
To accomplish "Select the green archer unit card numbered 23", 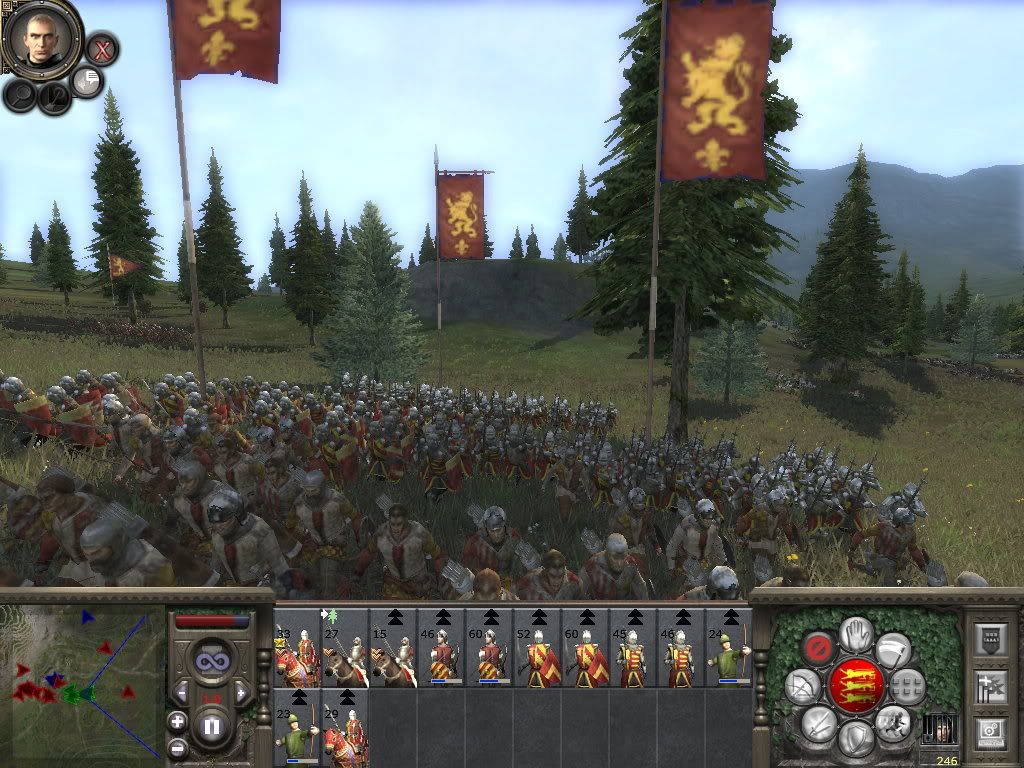I will [296, 728].
